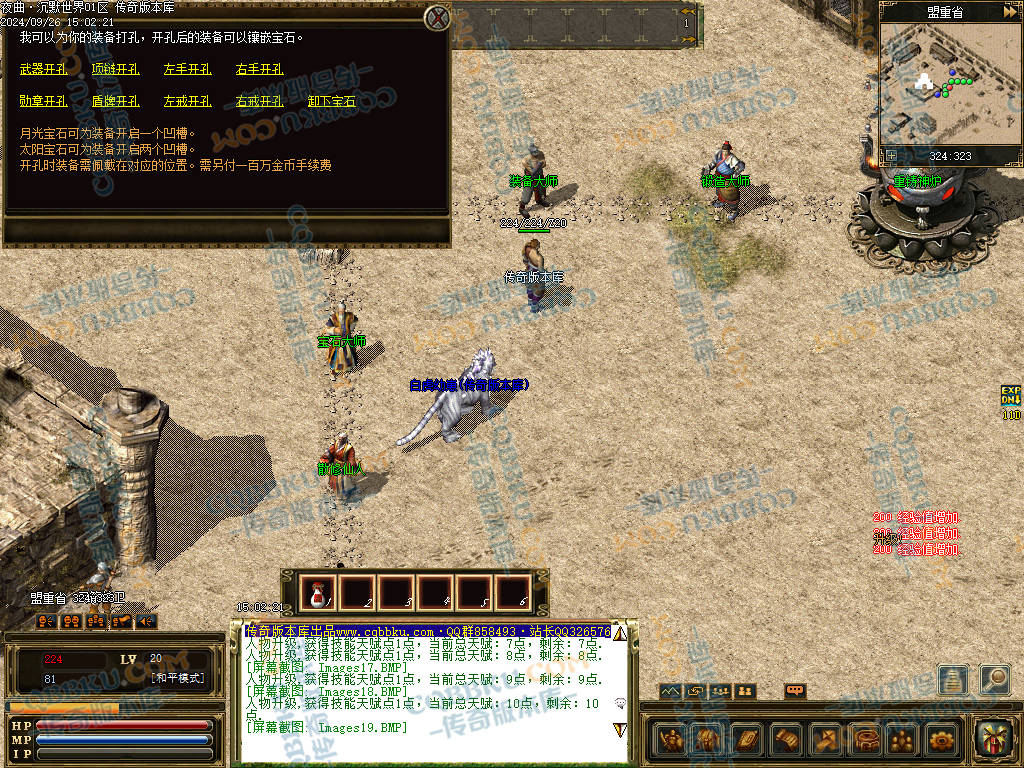Screen dimensions: 1024x768
Task: Use the red potion in hotbar slot 1
Action: tap(316, 594)
